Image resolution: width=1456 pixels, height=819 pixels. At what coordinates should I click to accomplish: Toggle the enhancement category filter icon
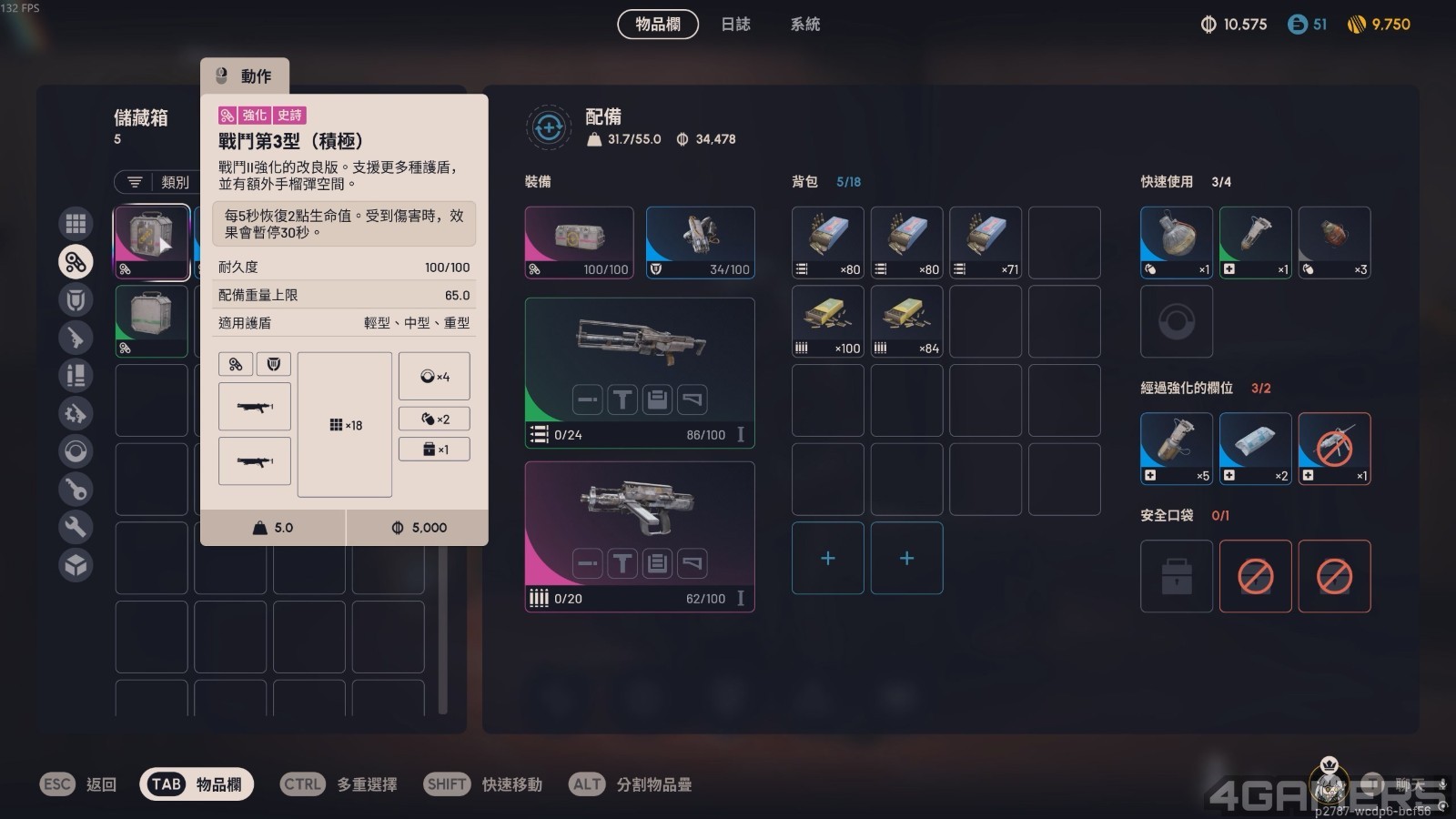(x=76, y=261)
